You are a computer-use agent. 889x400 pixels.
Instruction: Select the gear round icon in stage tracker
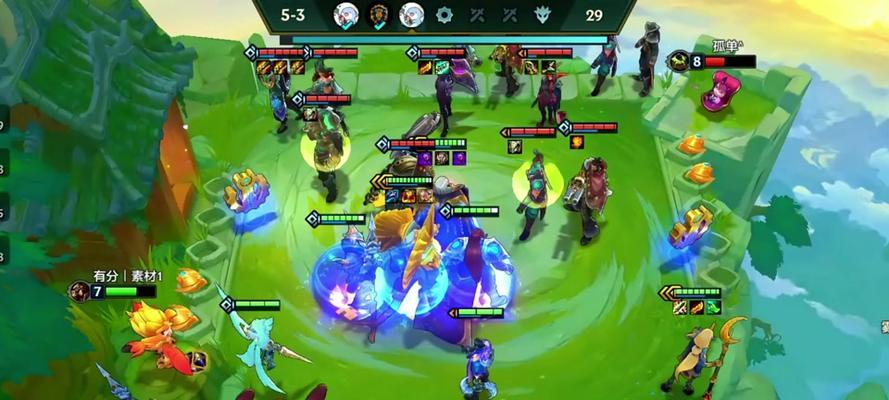445,15
